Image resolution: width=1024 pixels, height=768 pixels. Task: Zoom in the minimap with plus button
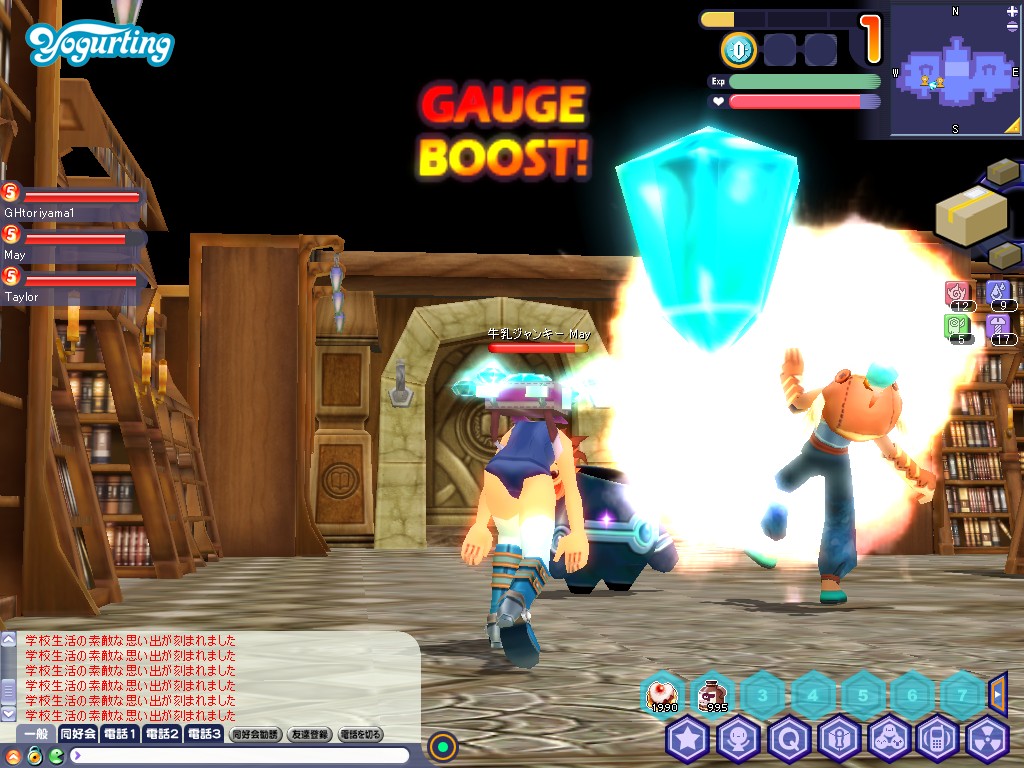[x=1012, y=11]
